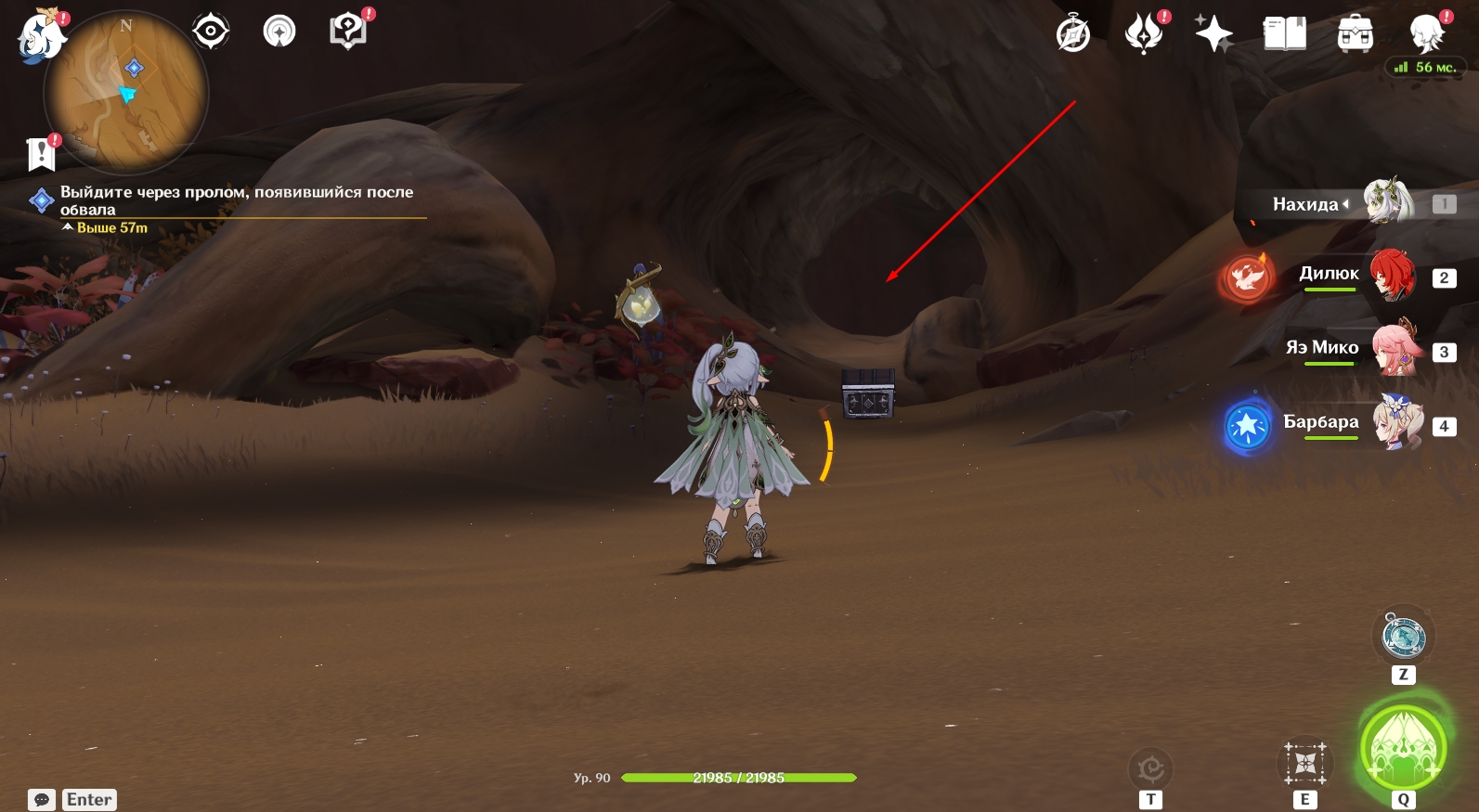The width and height of the screenshot is (1479, 812).
Task: Open the events icon
Action: 1144,35
